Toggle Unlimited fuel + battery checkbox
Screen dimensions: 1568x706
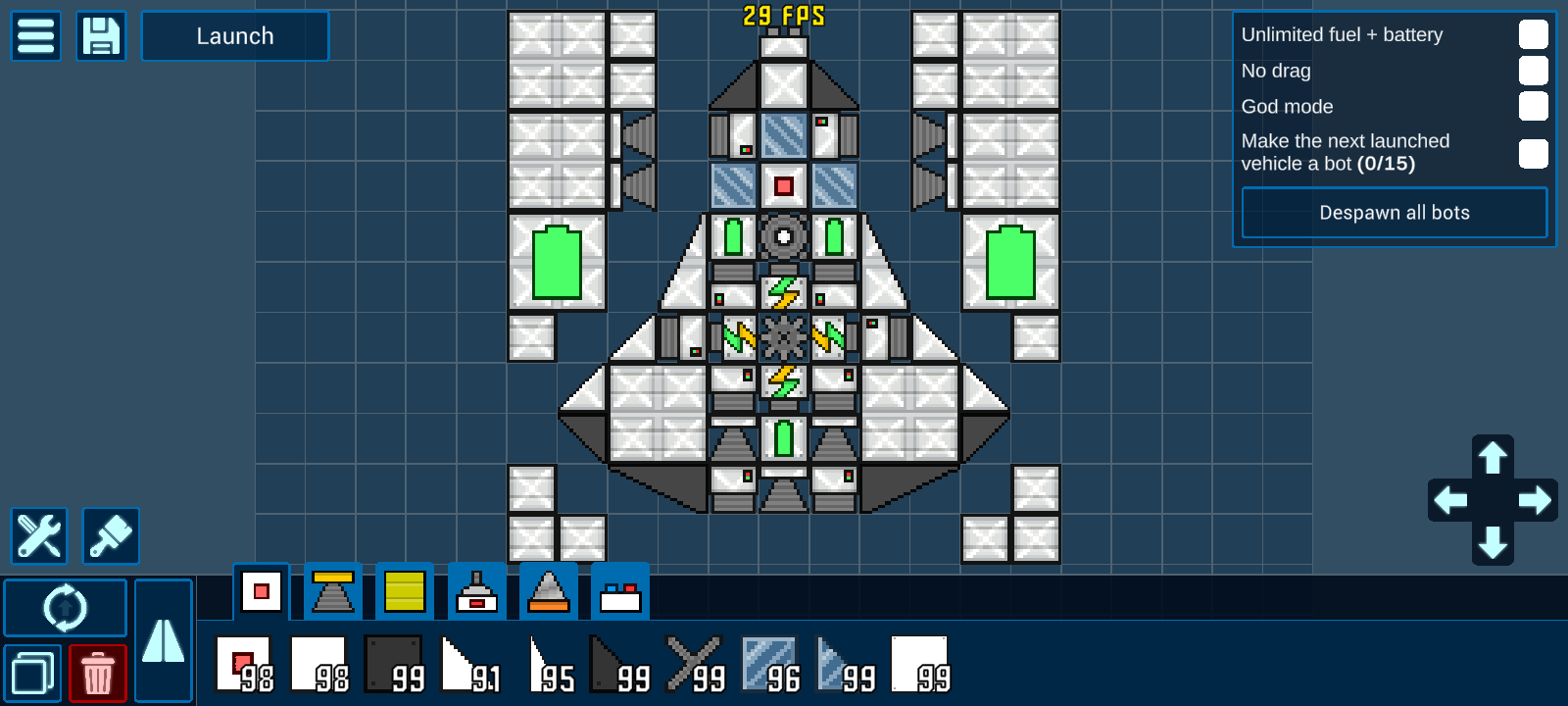[x=1533, y=34]
